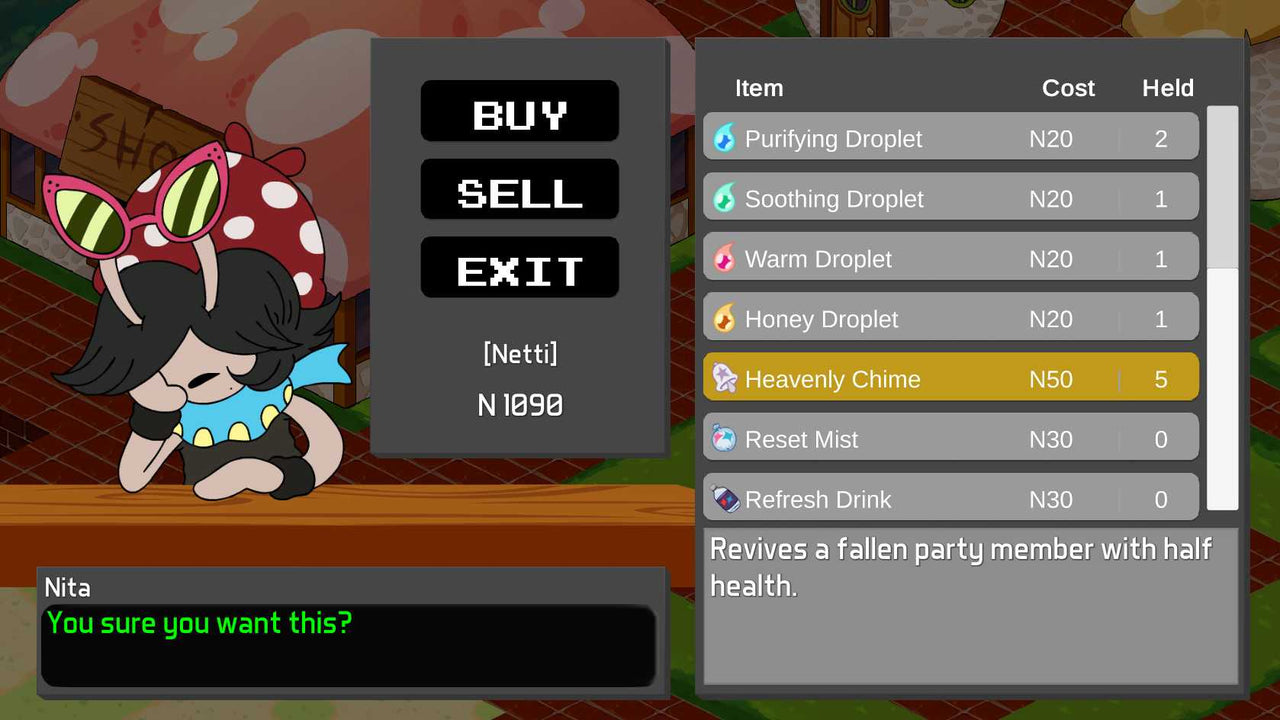This screenshot has width=1280, height=720.
Task: Click the Held column header
Action: tap(1167, 88)
